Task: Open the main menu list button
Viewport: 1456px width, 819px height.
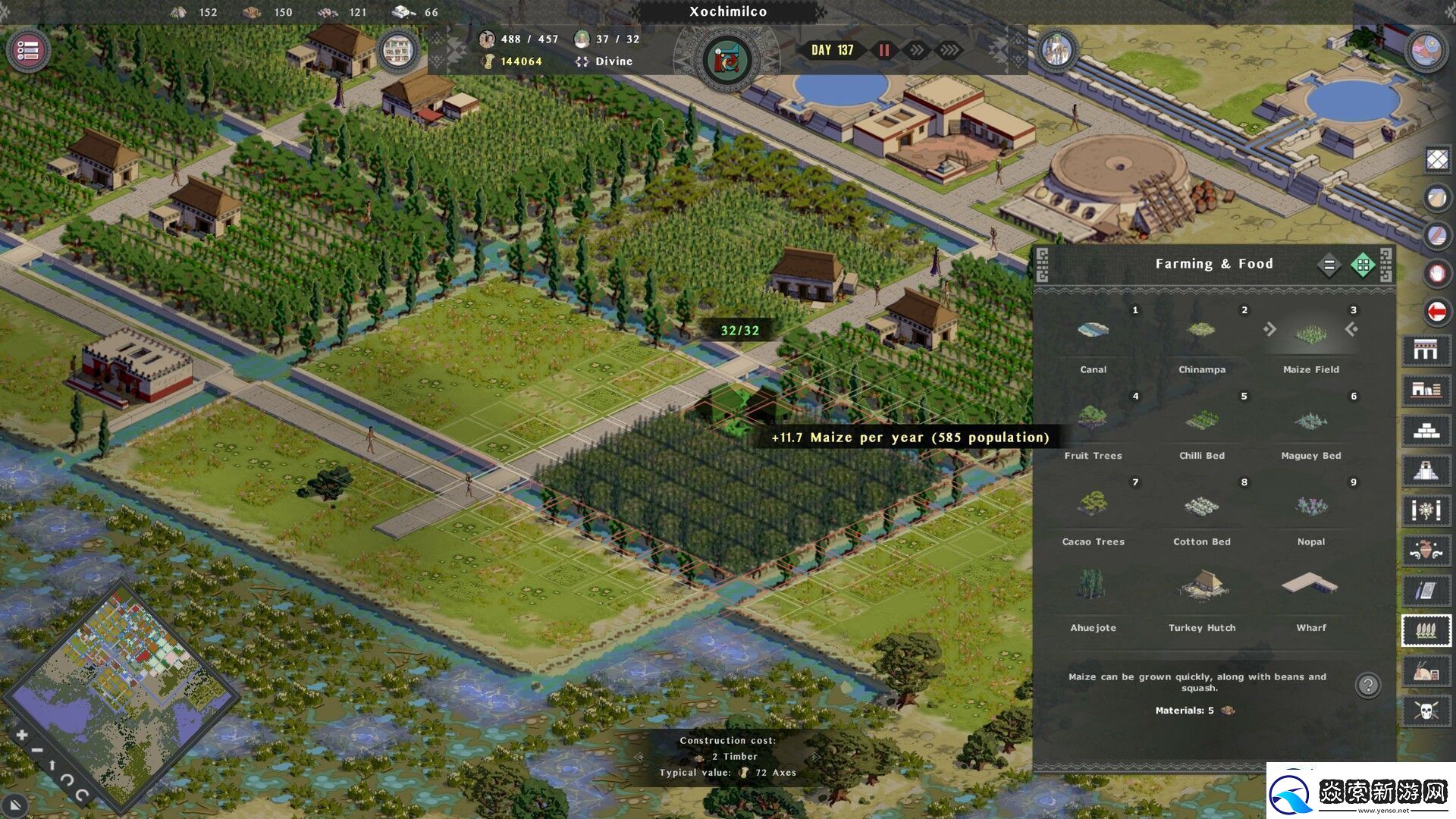Action: [28, 51]
